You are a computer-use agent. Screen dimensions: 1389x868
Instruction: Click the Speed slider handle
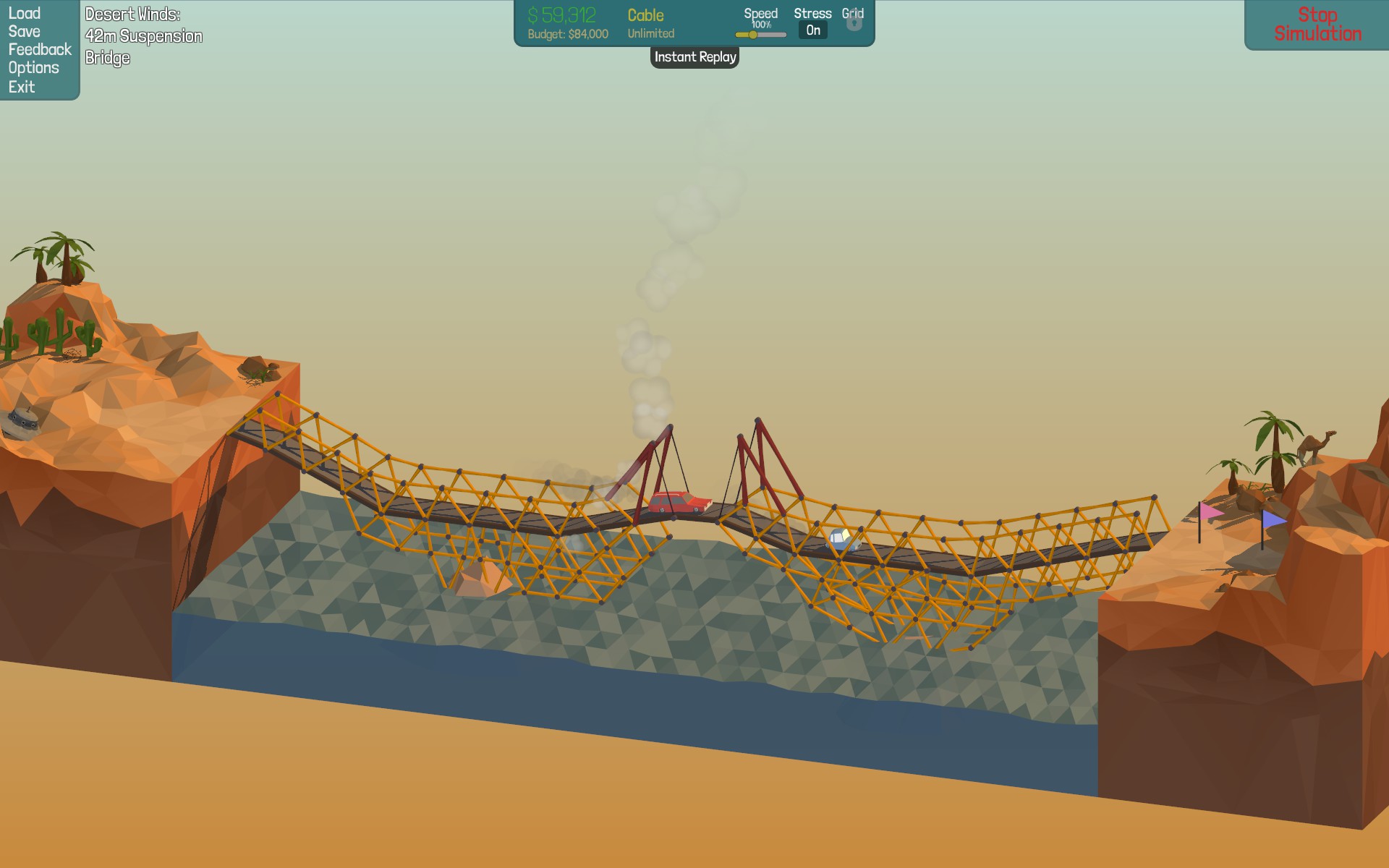753,35
